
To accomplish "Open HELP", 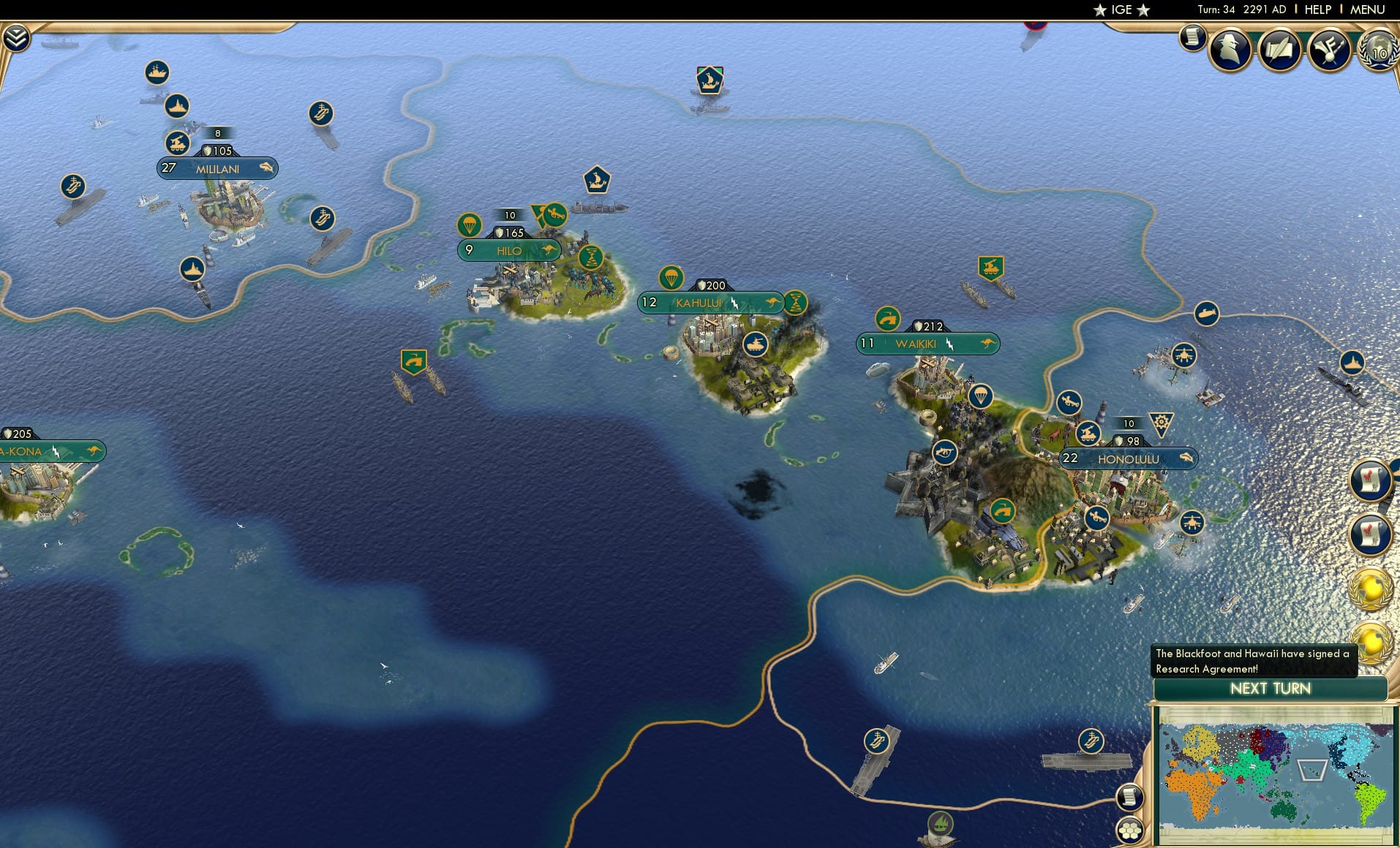I will pos(1318,10).
